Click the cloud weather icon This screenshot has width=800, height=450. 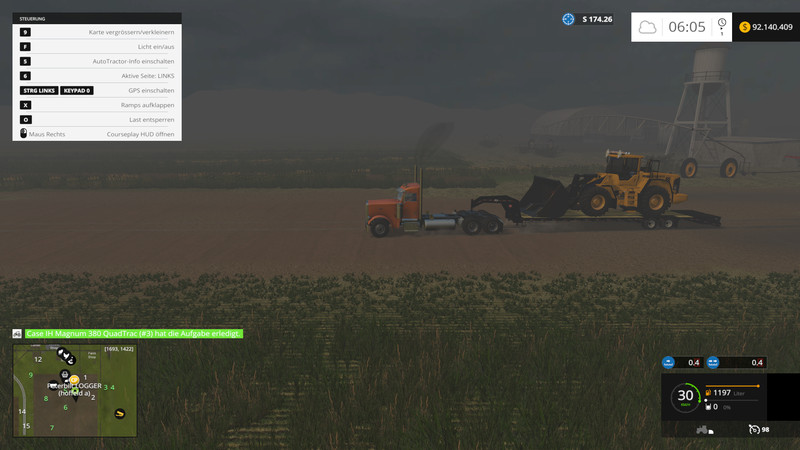coord(648,27)
